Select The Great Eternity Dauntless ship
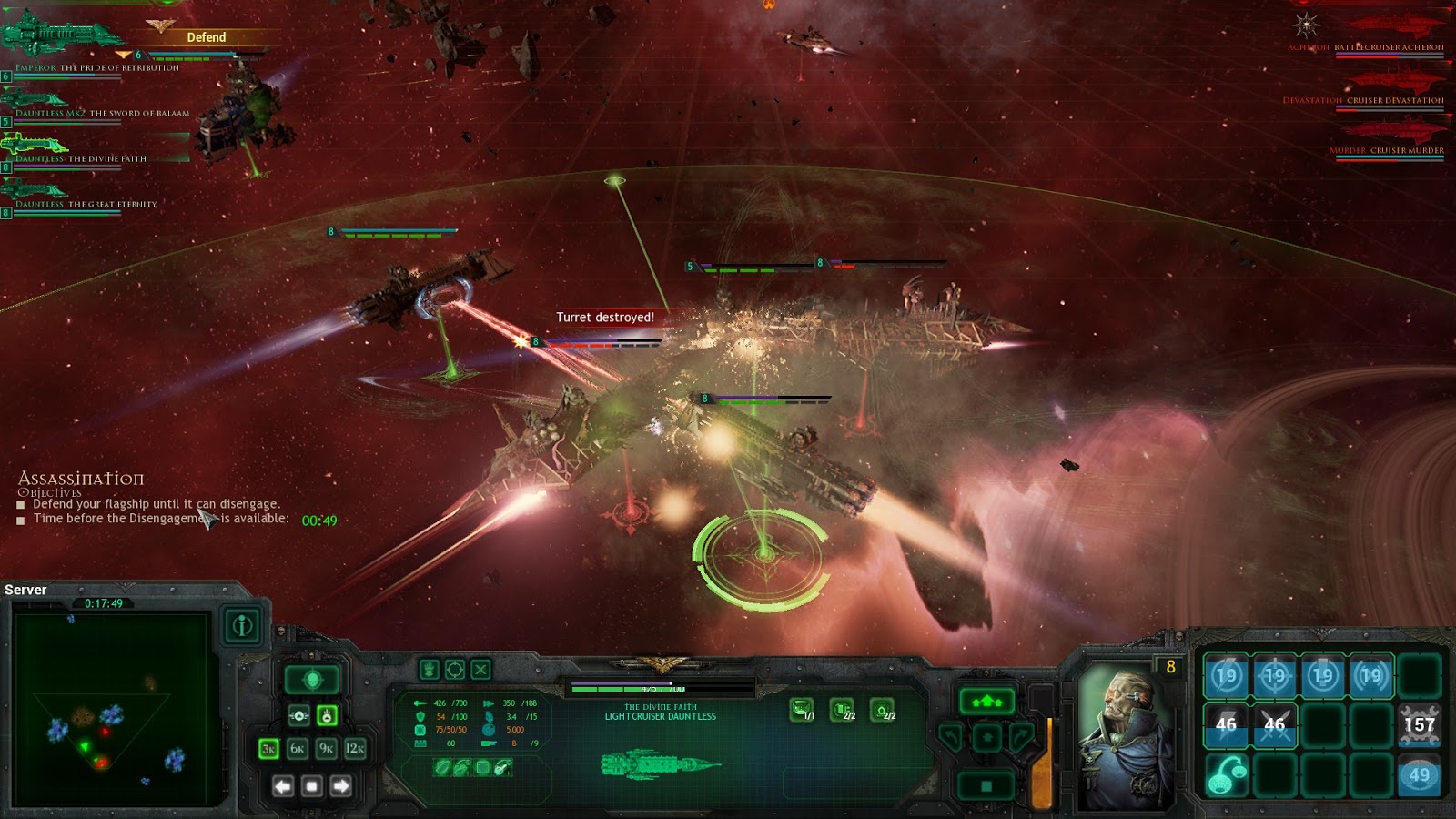The width and height of the screenshot is (1456, 819). pyautogui.click(x=36, y=191)
